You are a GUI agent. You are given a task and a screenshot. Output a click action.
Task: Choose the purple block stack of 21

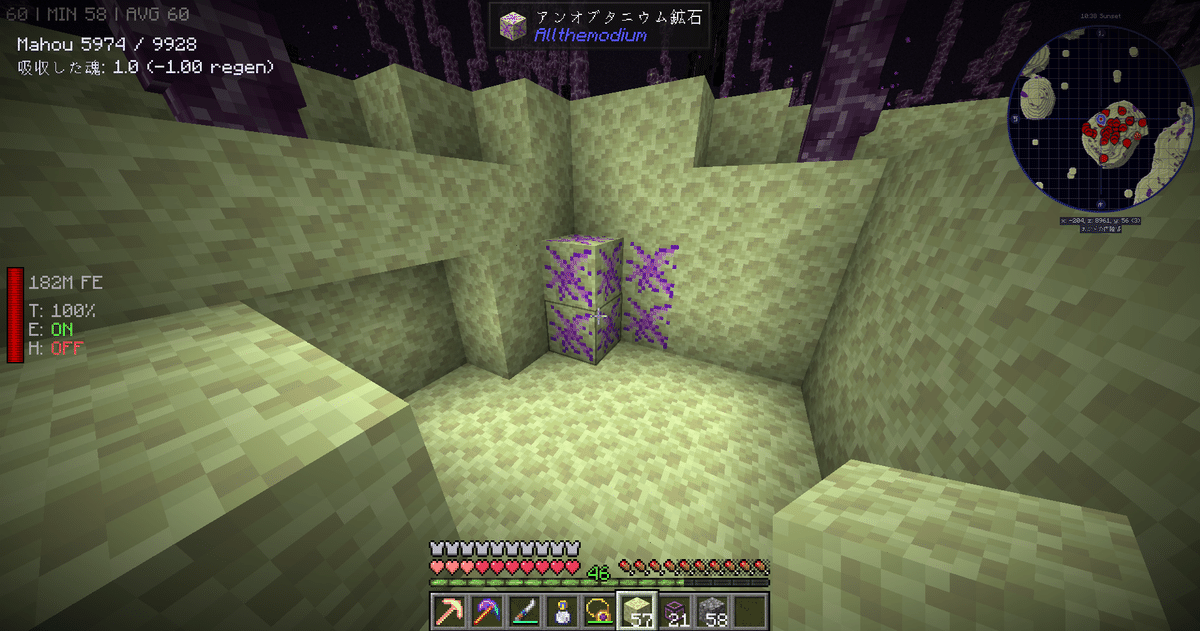(x=675, y=611)
